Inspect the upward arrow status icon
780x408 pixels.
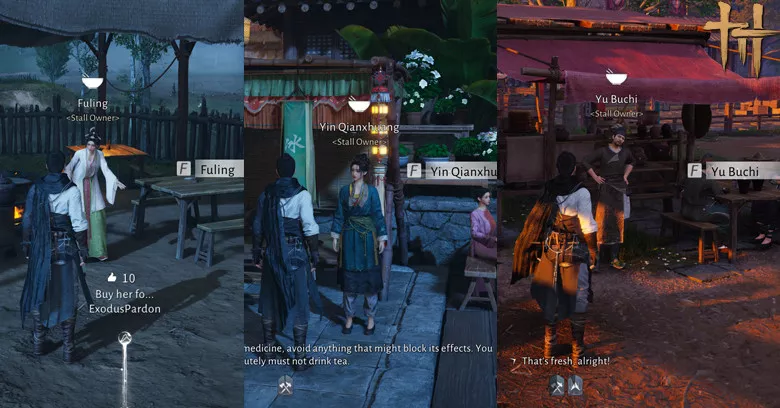click(x=576, y=385)
